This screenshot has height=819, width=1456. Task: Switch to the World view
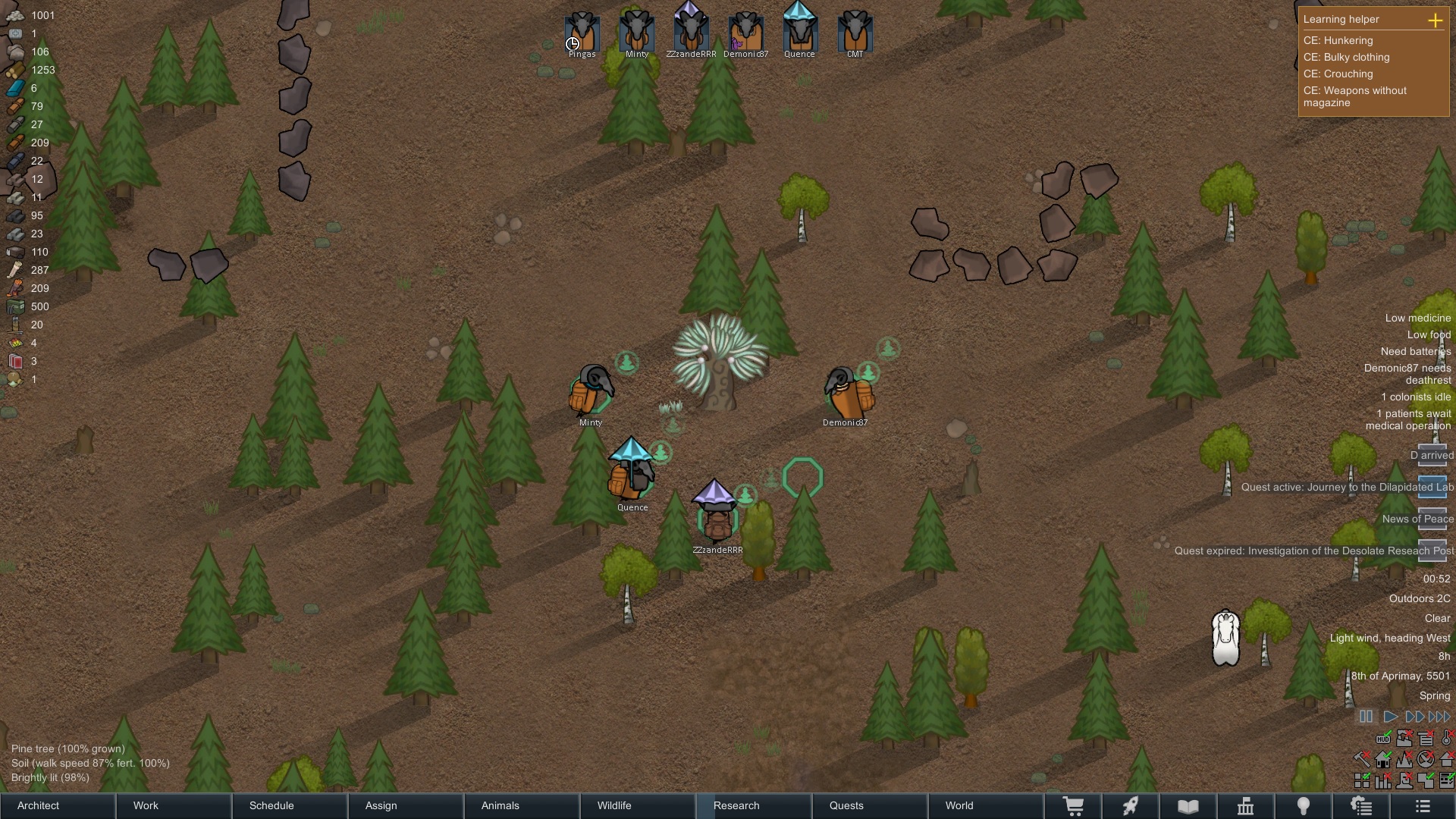986,805
